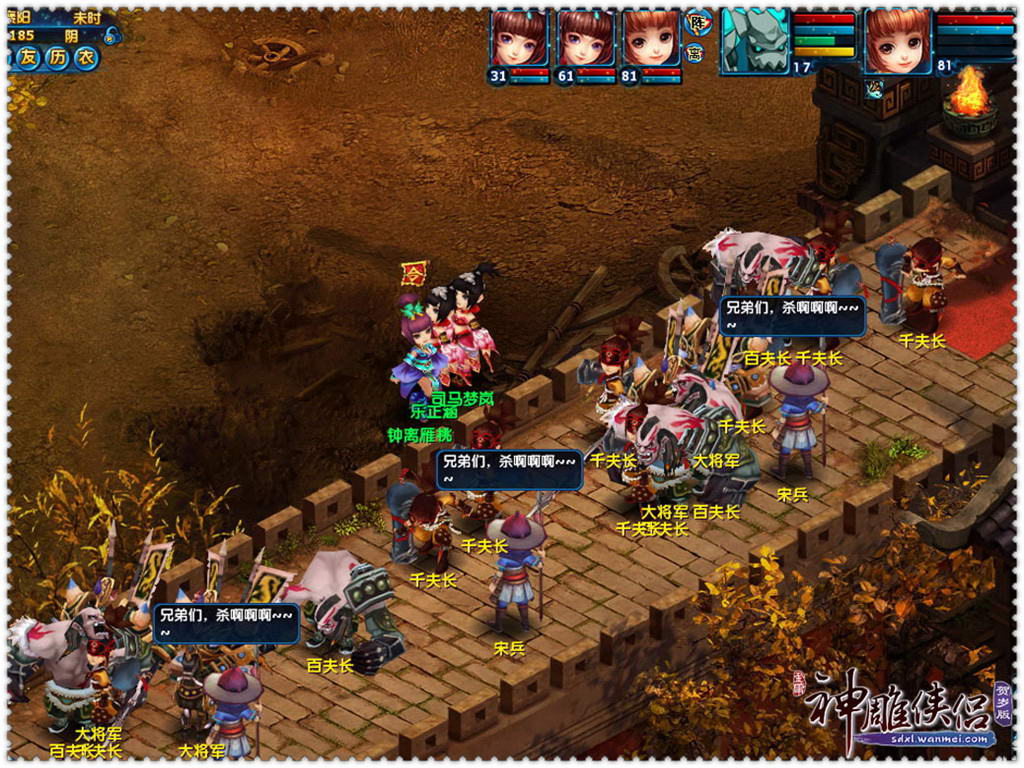This screenshot has height=768, width=1024.
Task: Click the 令 command marker above the party
Action: [x=412, y=272]
